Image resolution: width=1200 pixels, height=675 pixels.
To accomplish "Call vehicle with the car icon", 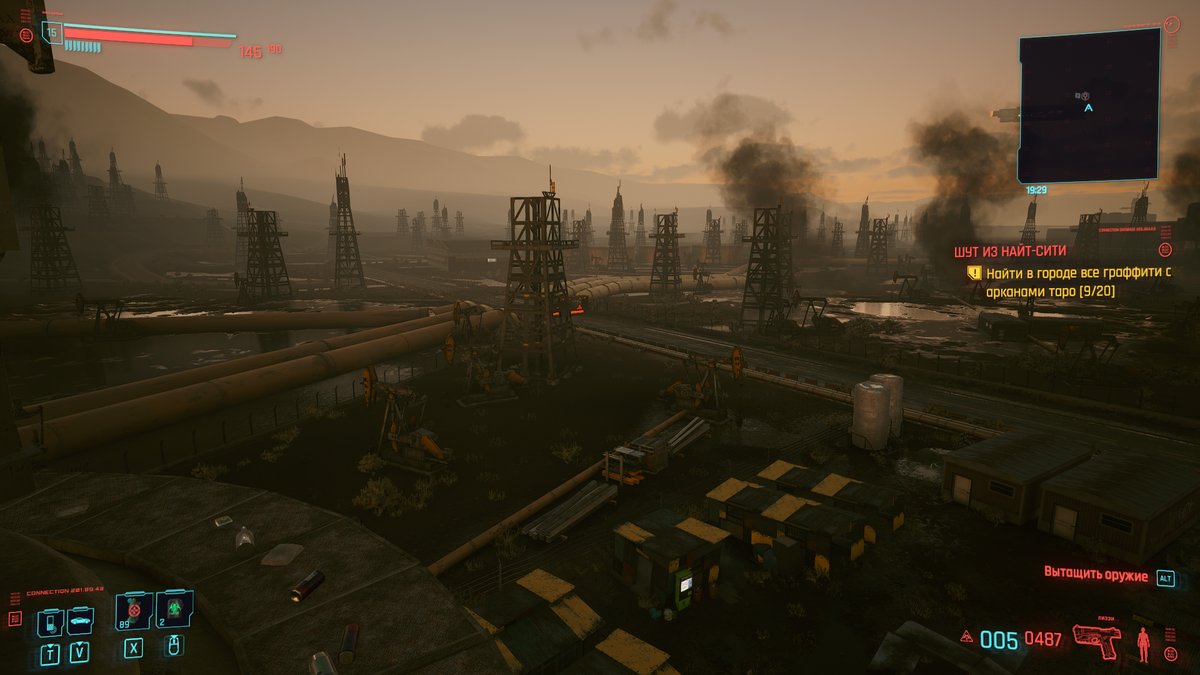I will tap(79, 622).
